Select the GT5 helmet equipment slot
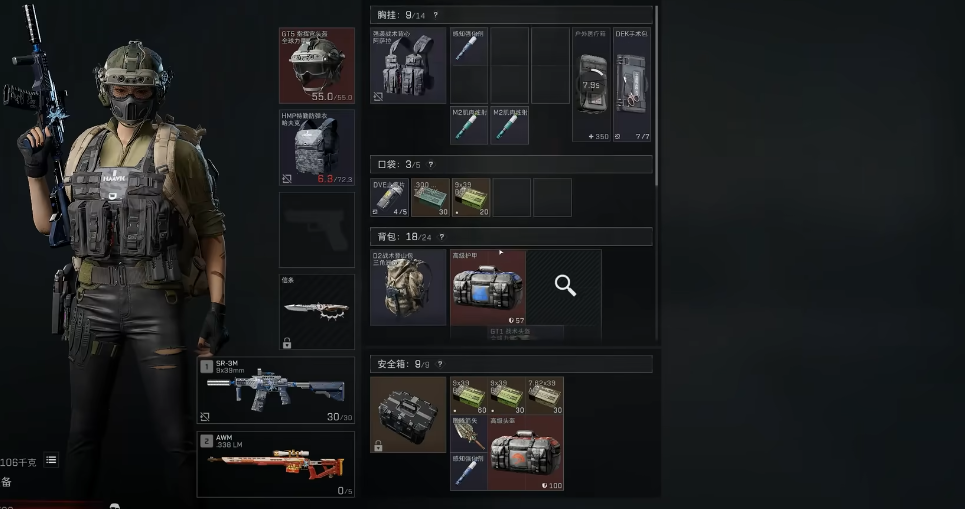Screen dimensions: 965x509 (x=316, y=65)
